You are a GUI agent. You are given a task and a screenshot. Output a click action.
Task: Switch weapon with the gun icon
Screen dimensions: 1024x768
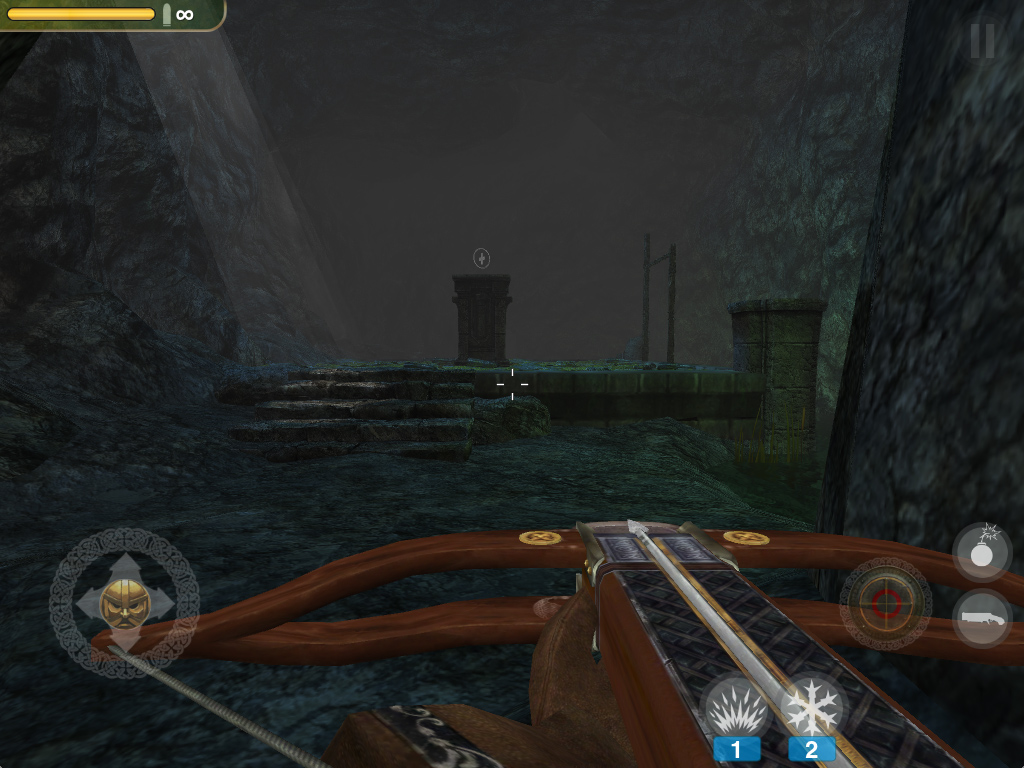(x=981, y=618)
